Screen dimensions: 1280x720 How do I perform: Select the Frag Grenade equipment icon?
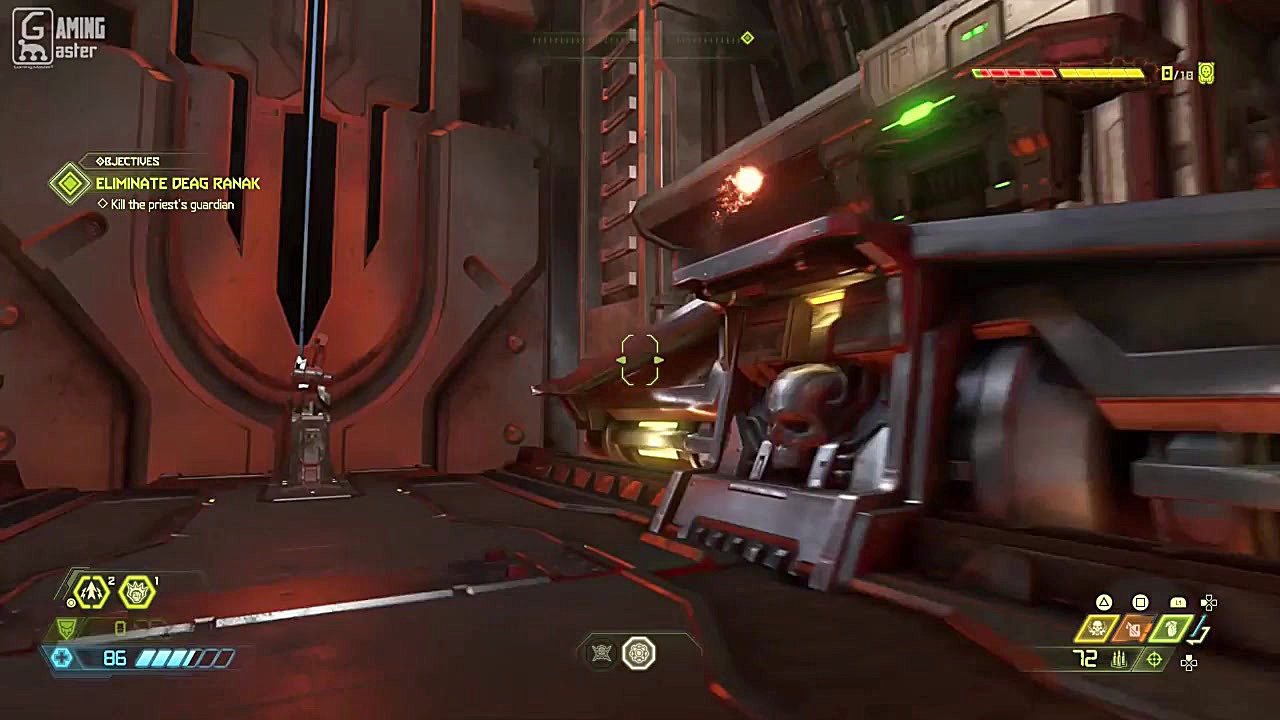pos(1170,630)
